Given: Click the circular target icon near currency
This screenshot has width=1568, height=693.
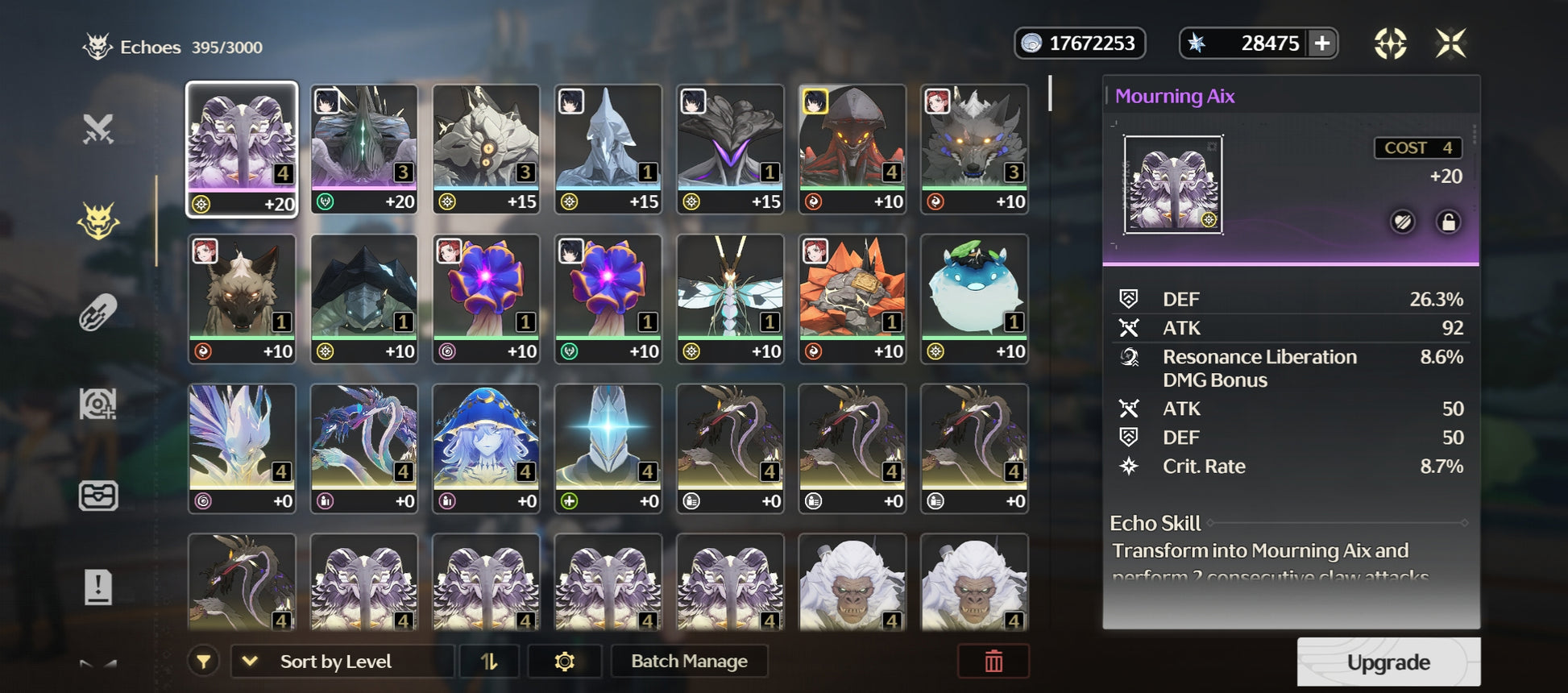Looking at the screenshot, I should 1390,44.
